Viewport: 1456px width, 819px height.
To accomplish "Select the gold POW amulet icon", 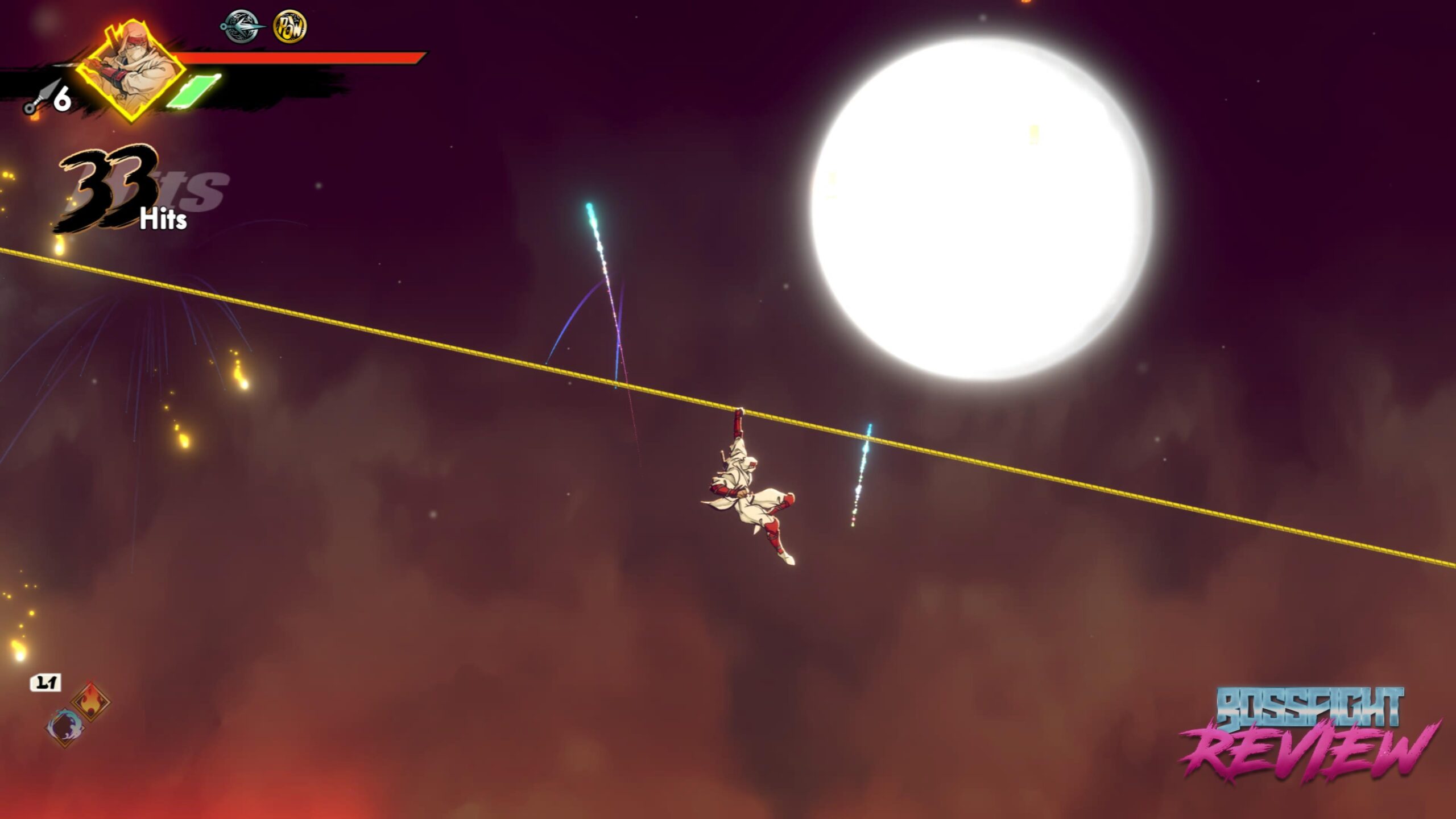I will (290, 27).
